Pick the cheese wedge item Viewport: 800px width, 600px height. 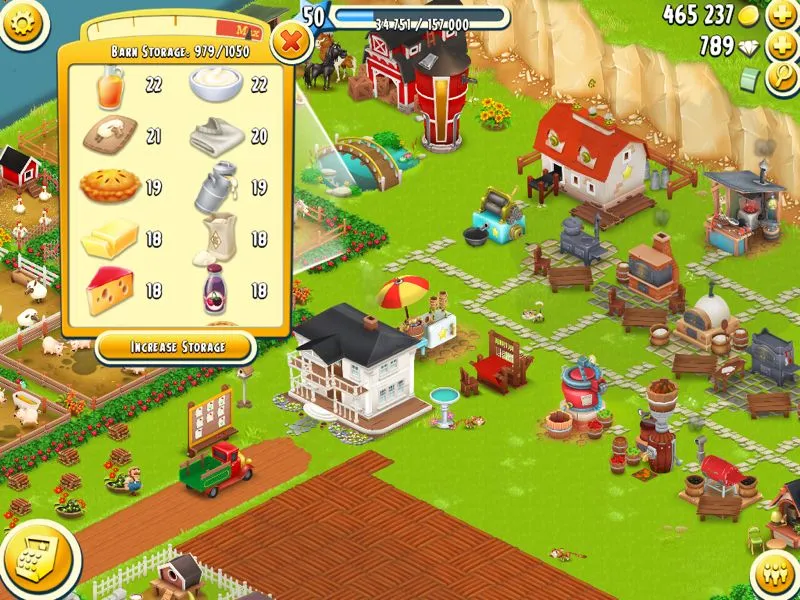(110, 290)
